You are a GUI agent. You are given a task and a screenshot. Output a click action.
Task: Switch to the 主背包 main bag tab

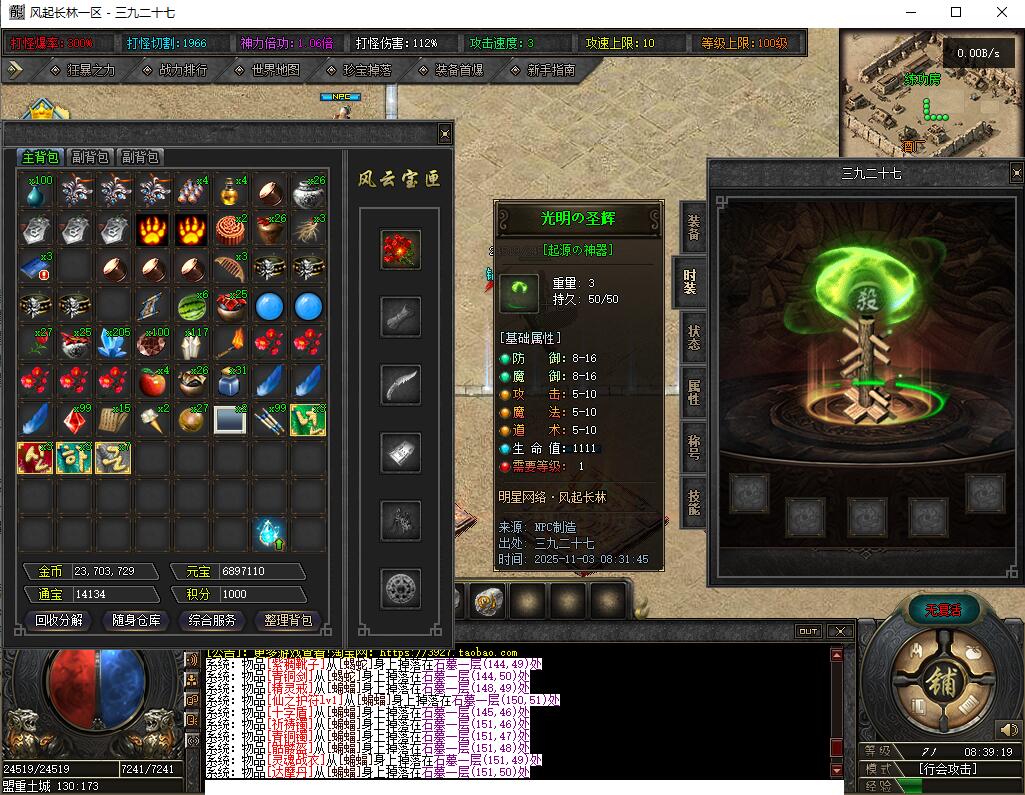[42, 157]
